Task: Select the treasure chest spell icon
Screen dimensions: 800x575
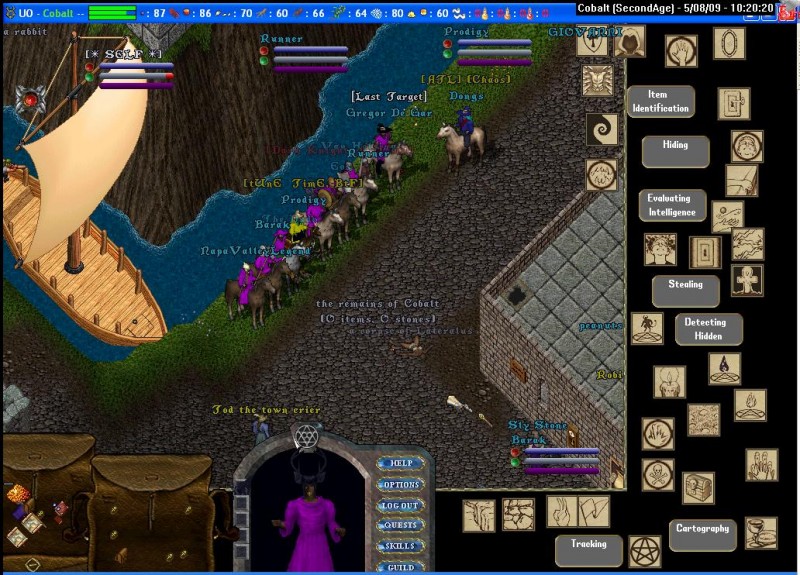Action: [x=698, y=488]
